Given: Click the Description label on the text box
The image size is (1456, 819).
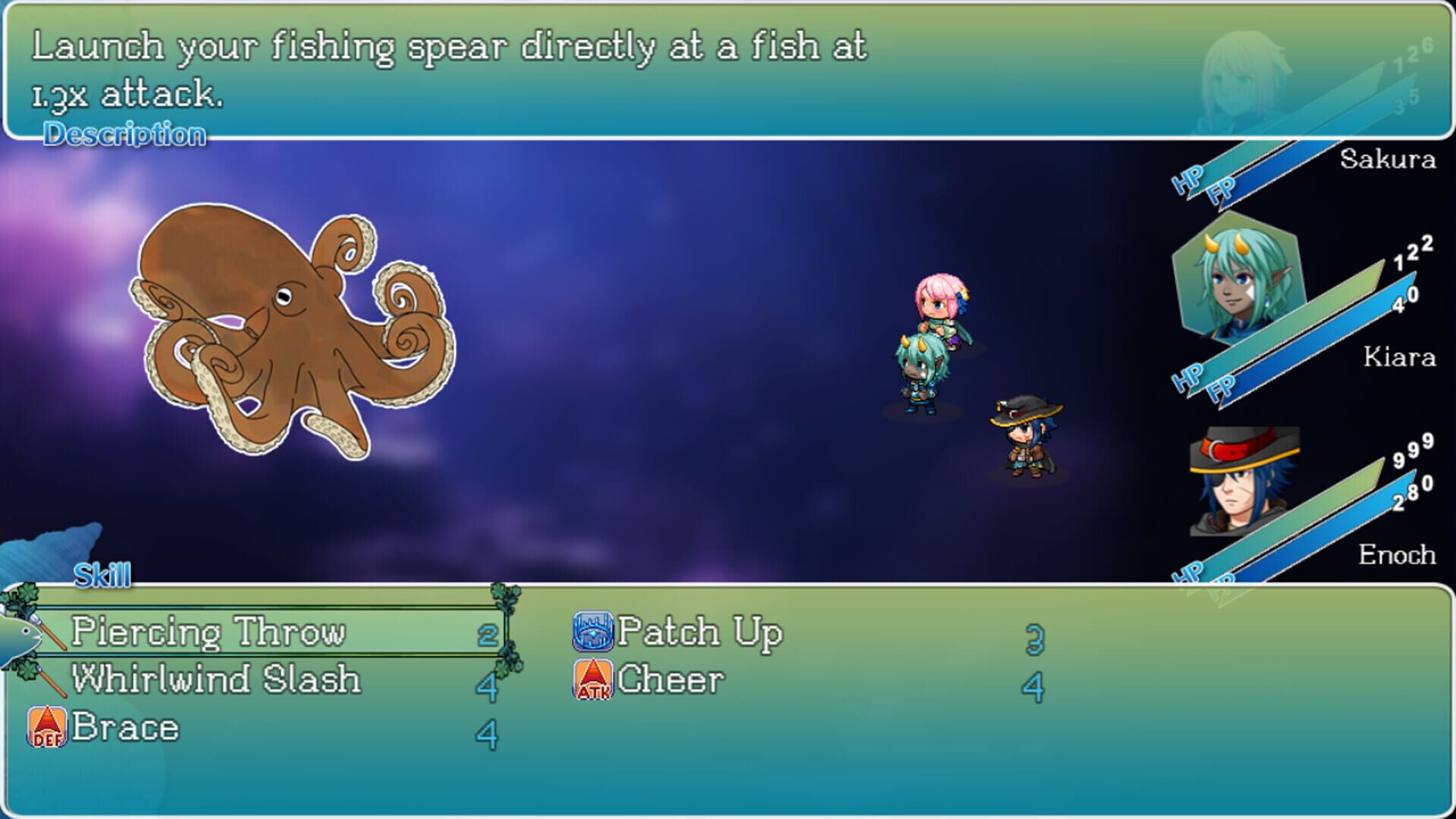Looking at the screenshot, I should [126, 134].
